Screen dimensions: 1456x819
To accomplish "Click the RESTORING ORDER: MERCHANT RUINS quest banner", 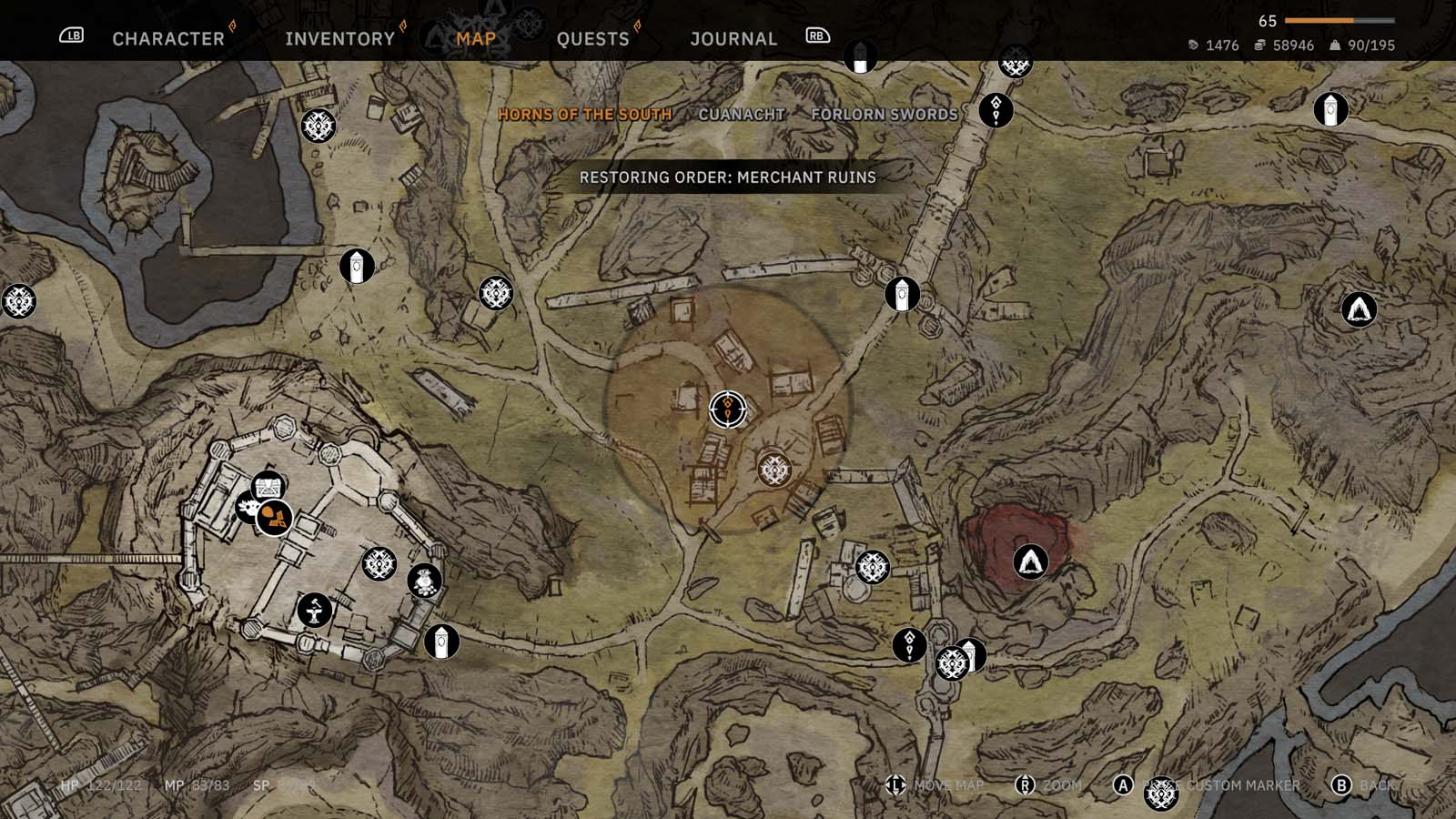I will point(726,178).
